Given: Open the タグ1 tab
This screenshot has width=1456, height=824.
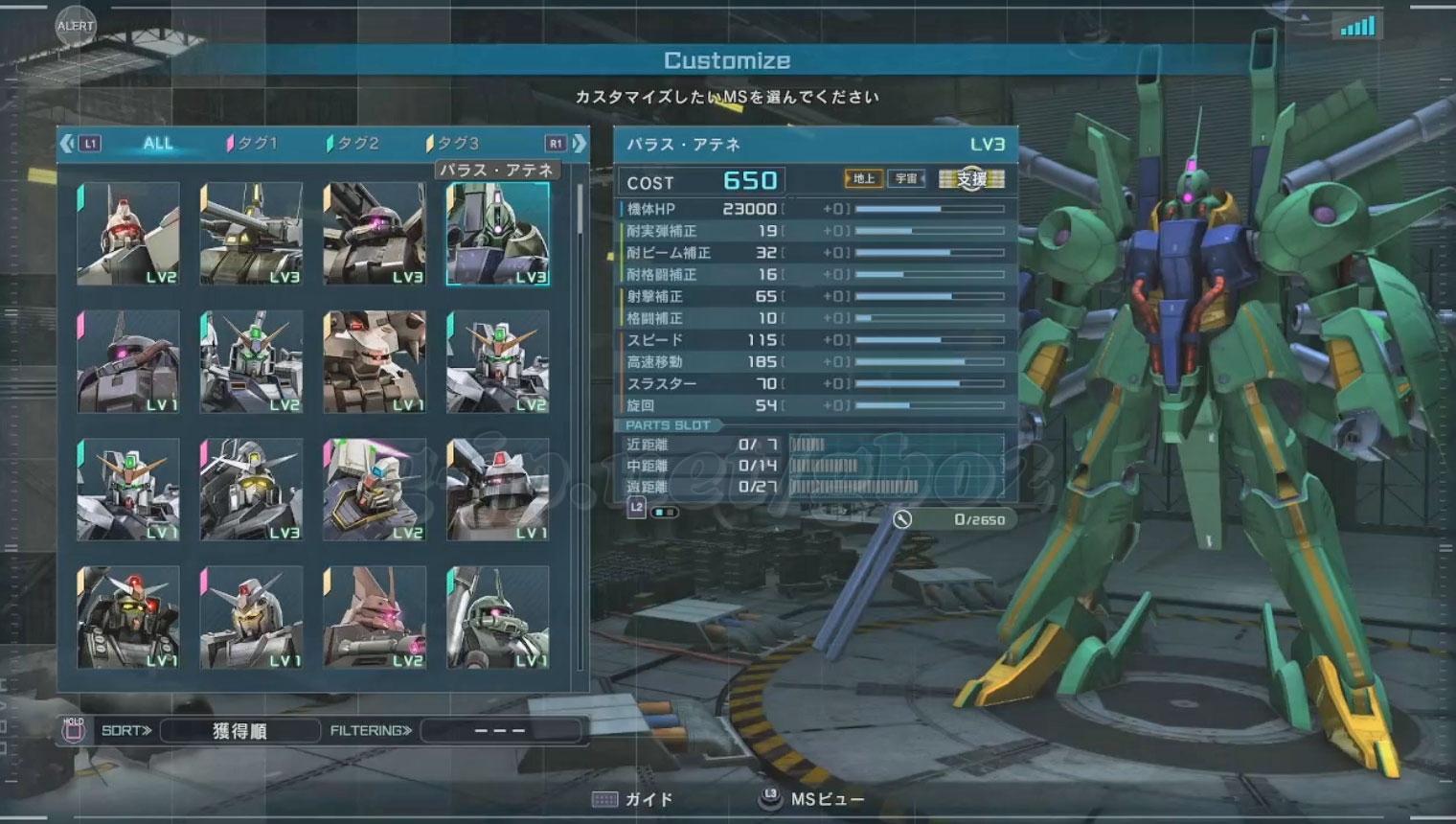Looking at the screenshot, I should [253, 144].
